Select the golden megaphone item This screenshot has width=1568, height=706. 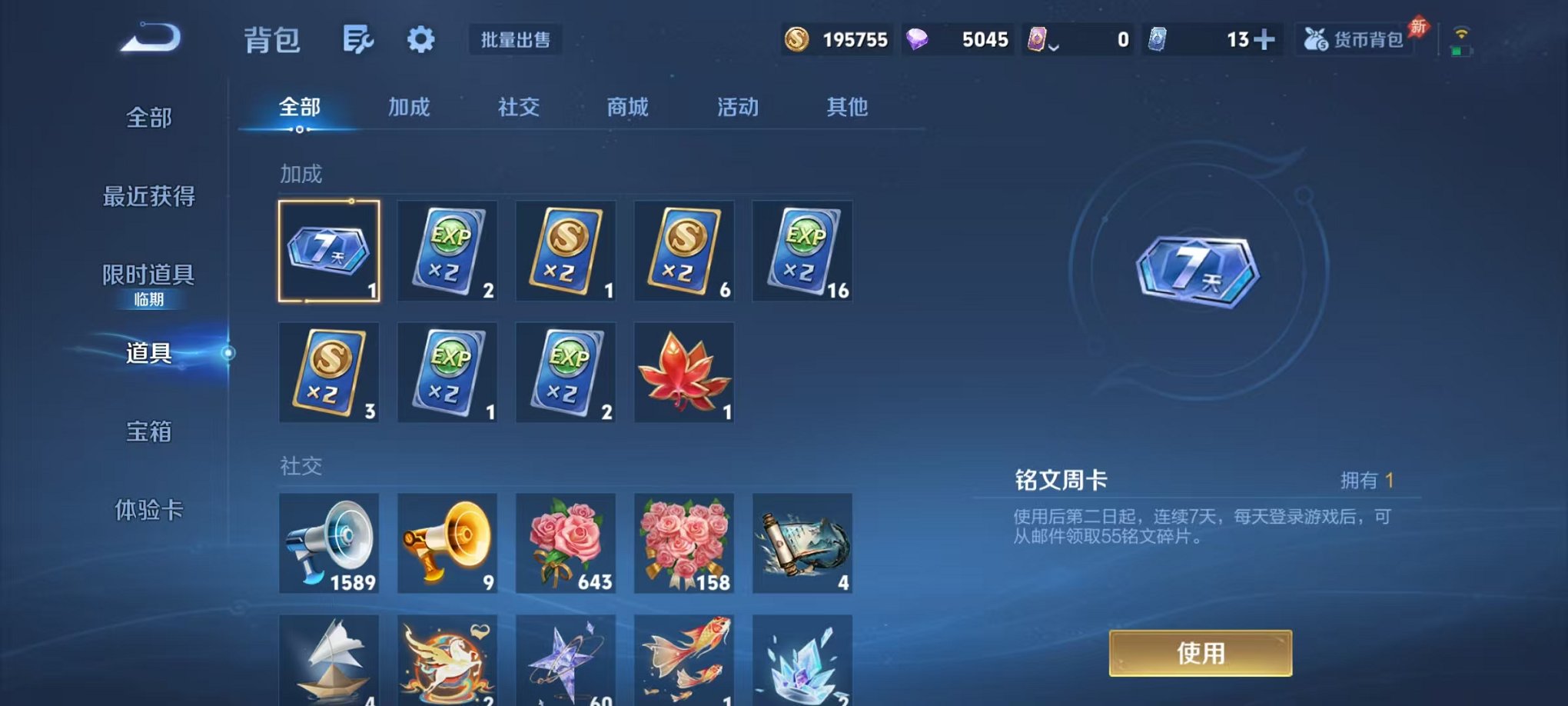[x=447, y=544]
